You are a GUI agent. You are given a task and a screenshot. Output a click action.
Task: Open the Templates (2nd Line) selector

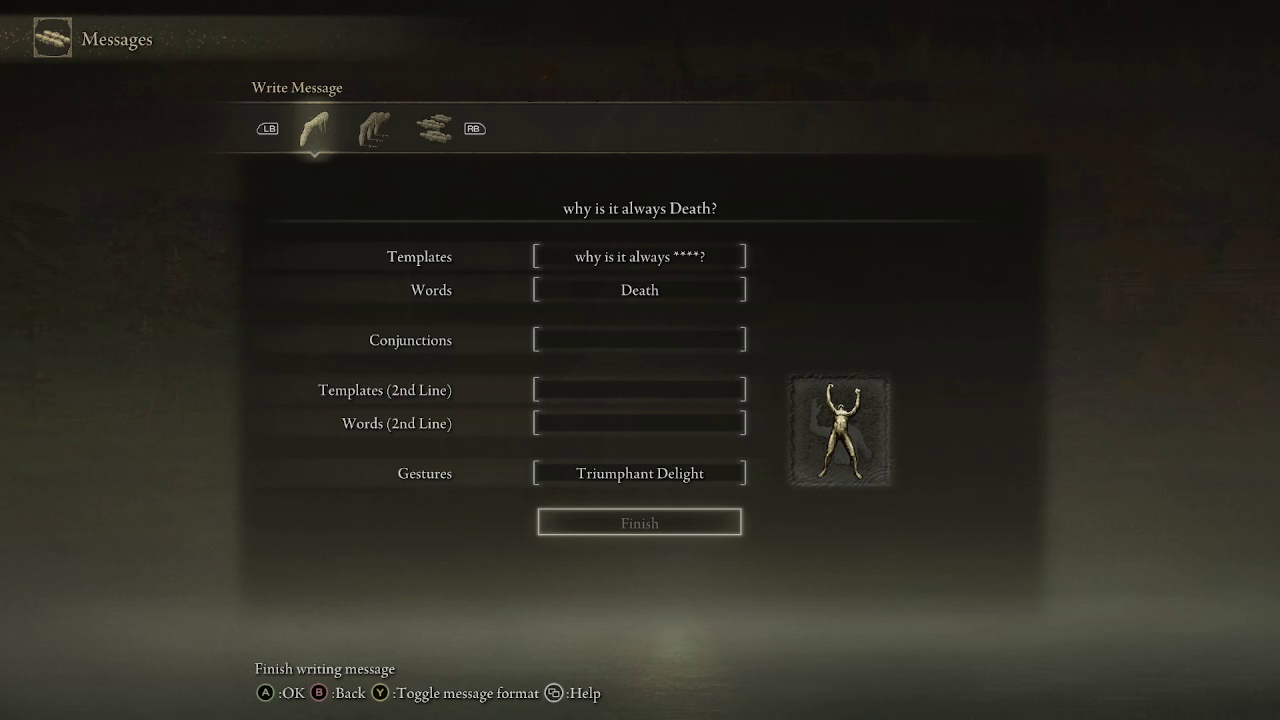pos(639,389)
